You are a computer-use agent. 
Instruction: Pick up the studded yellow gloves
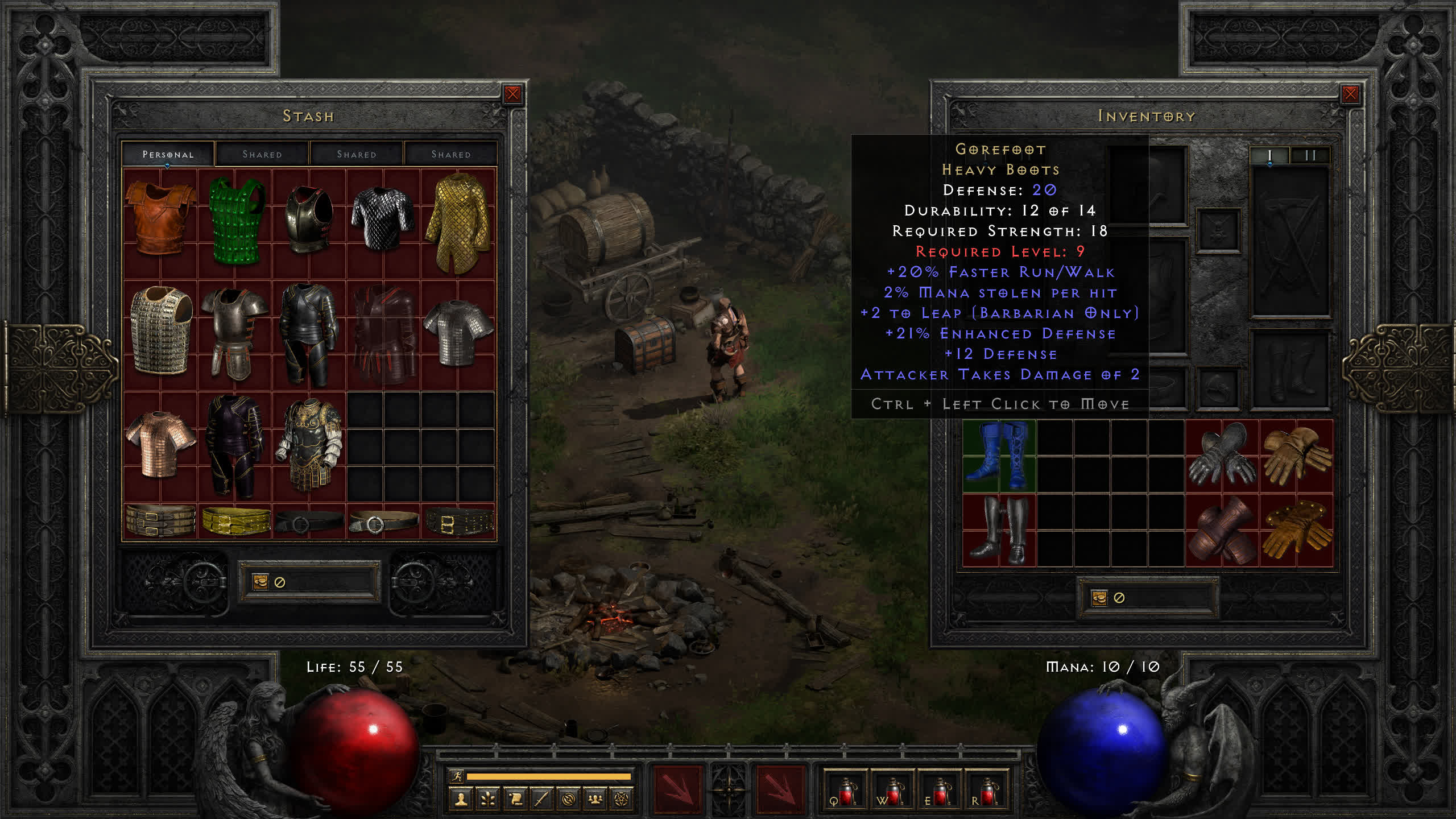[1296, 530]
